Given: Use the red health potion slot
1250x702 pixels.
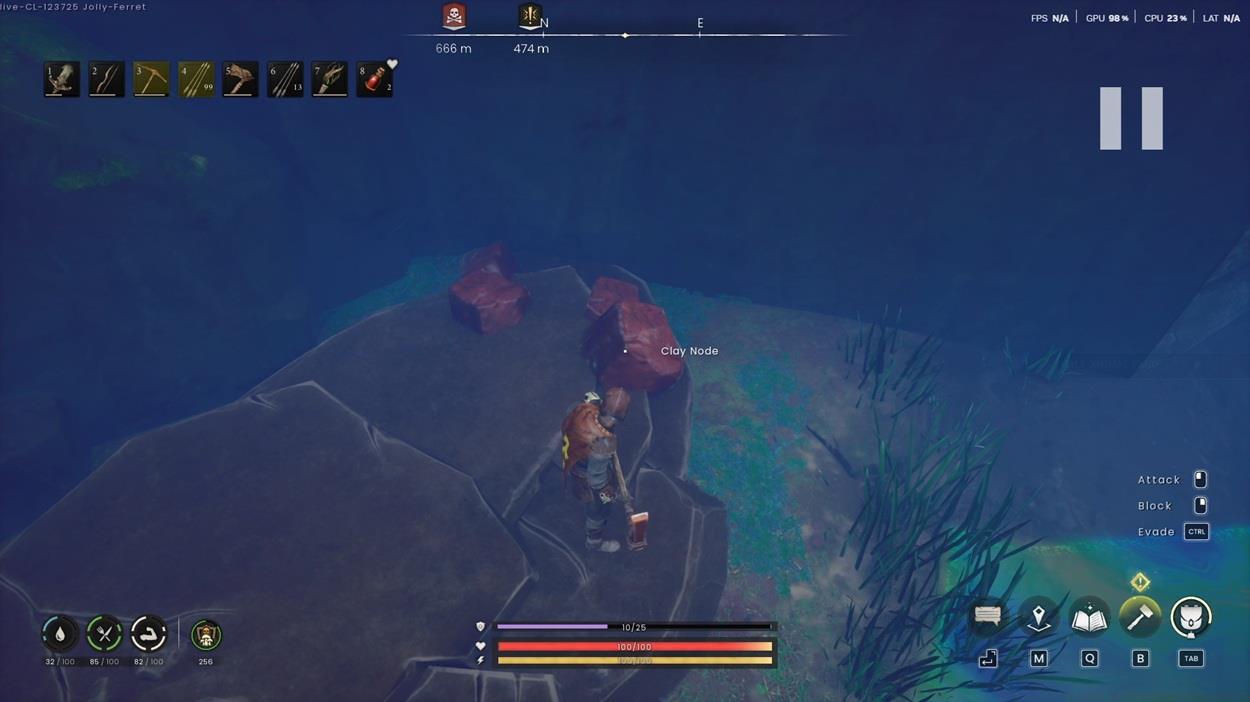Looking at the screenshot, I should coord(374,79).
